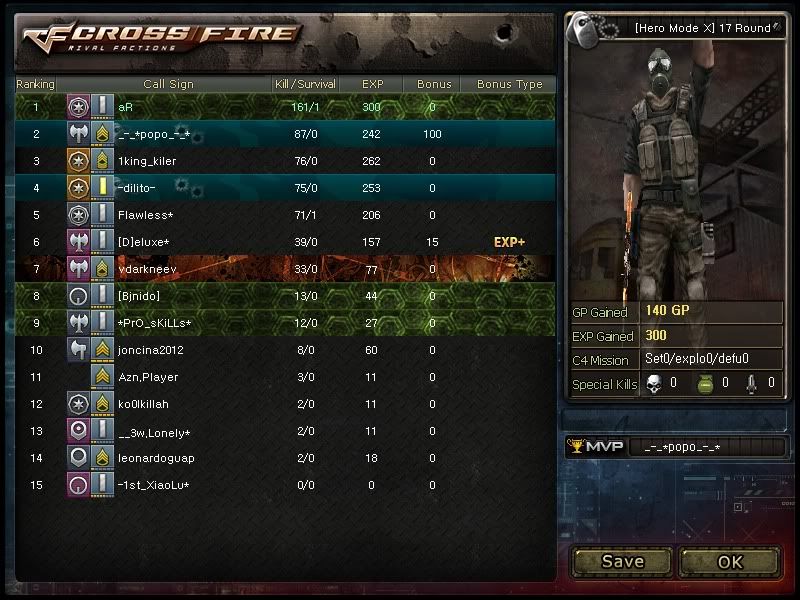Click the EXP column header
Image resolution: width=800 pixels, height=600 pixels.
pyautogui.click(x=372, y=84)
